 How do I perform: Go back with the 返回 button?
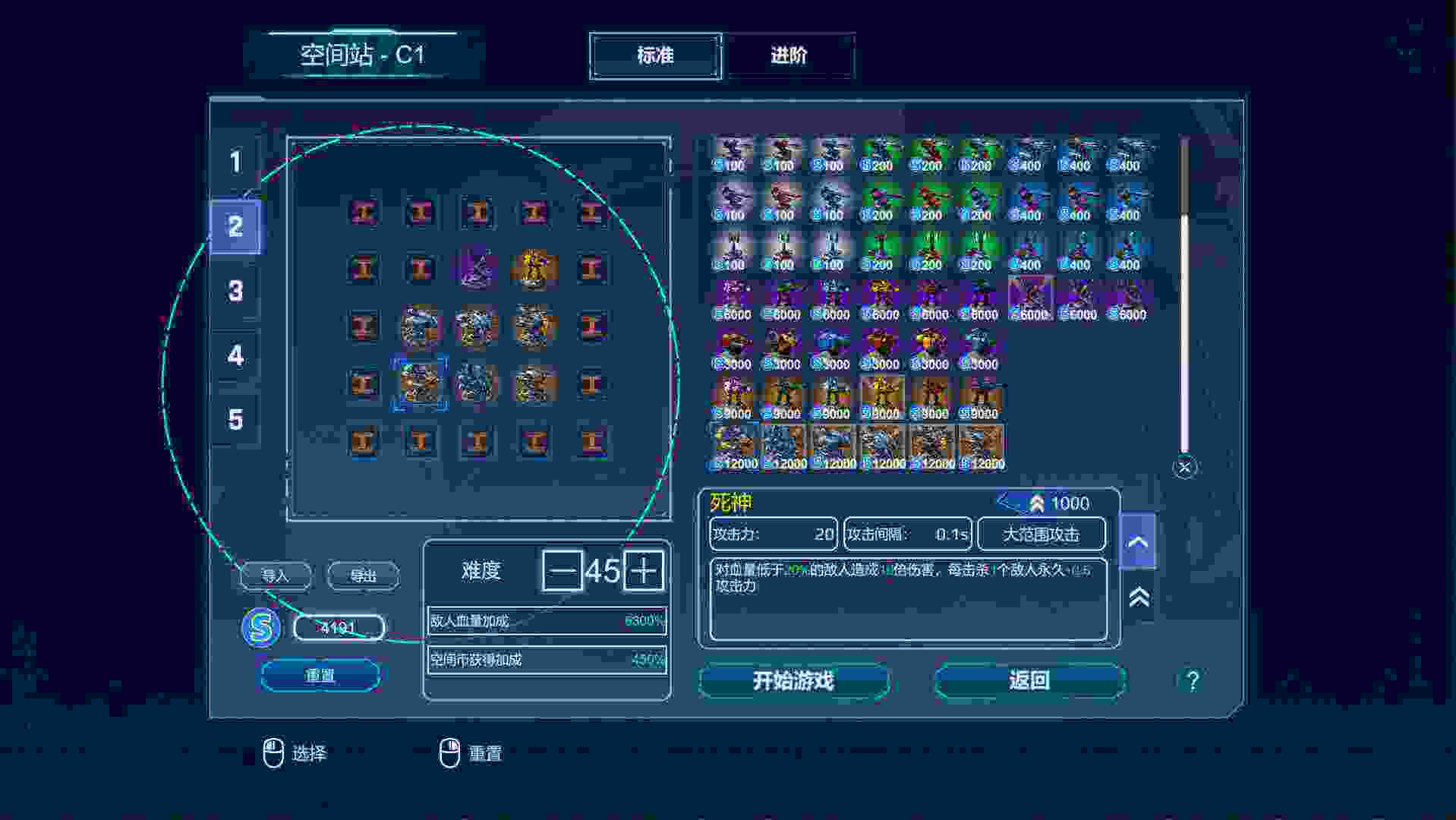click(x=1029, y=680)
